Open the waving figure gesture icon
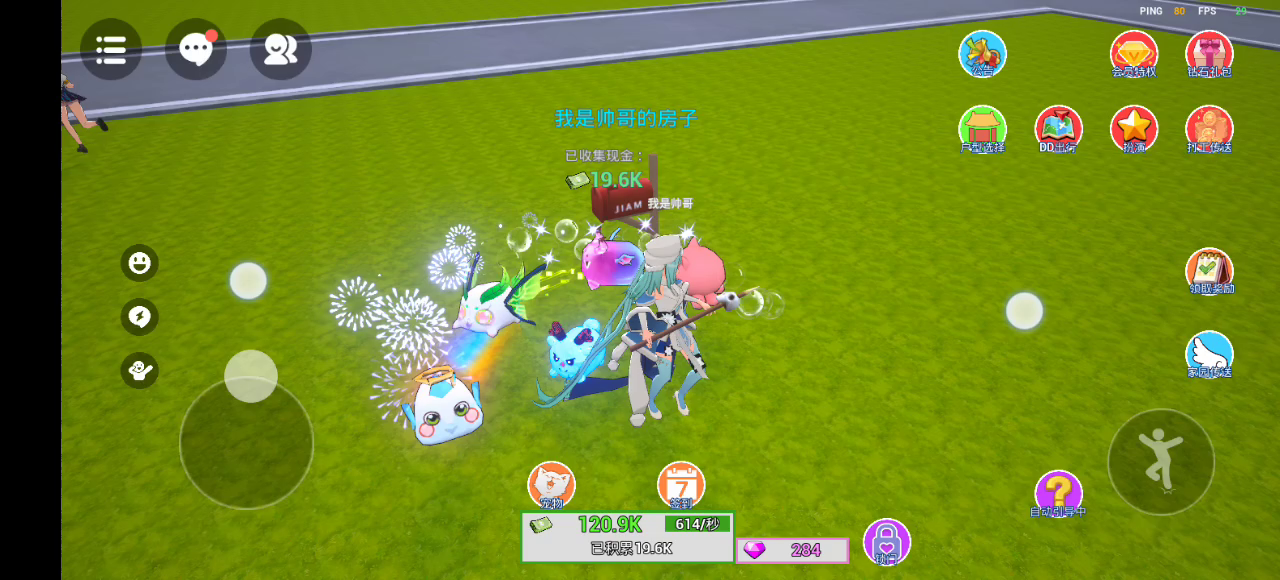This screenshot has width=1280, height=580. click(140, 370)
